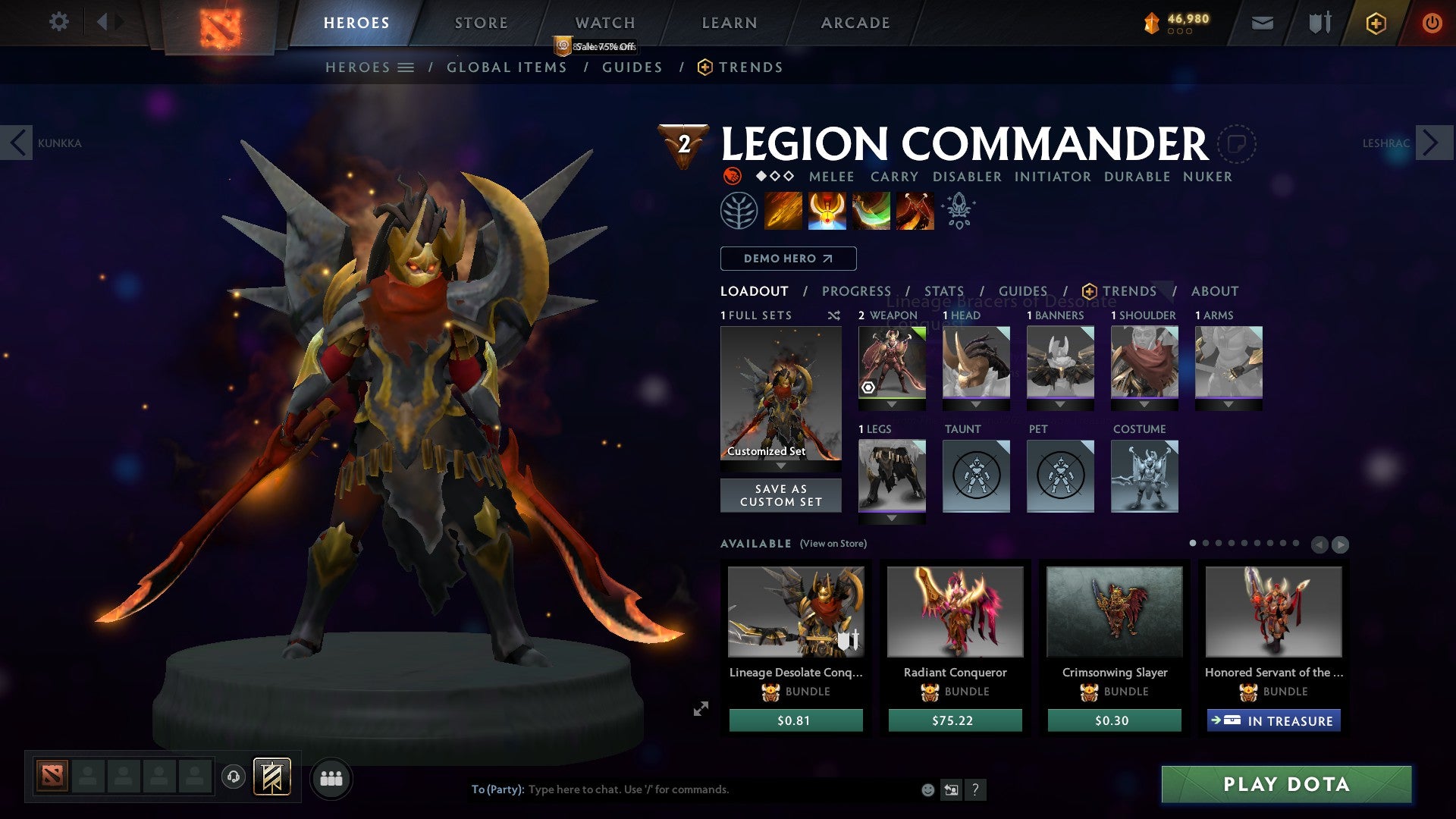Click the party chat input field
This screenshot has height=819, width=1456.
[x=682, y=789]
